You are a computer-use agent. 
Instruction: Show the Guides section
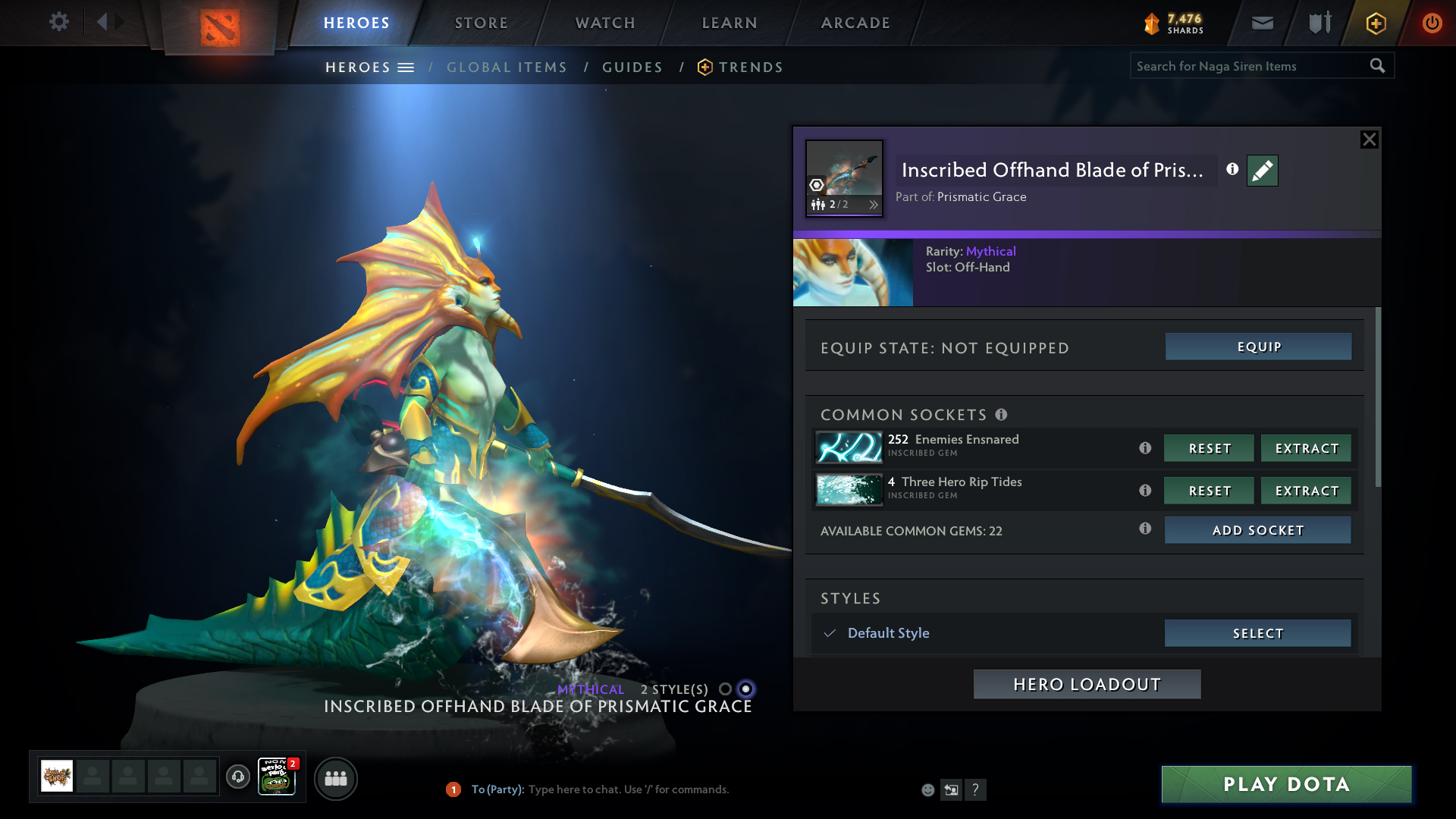[632, 67]
